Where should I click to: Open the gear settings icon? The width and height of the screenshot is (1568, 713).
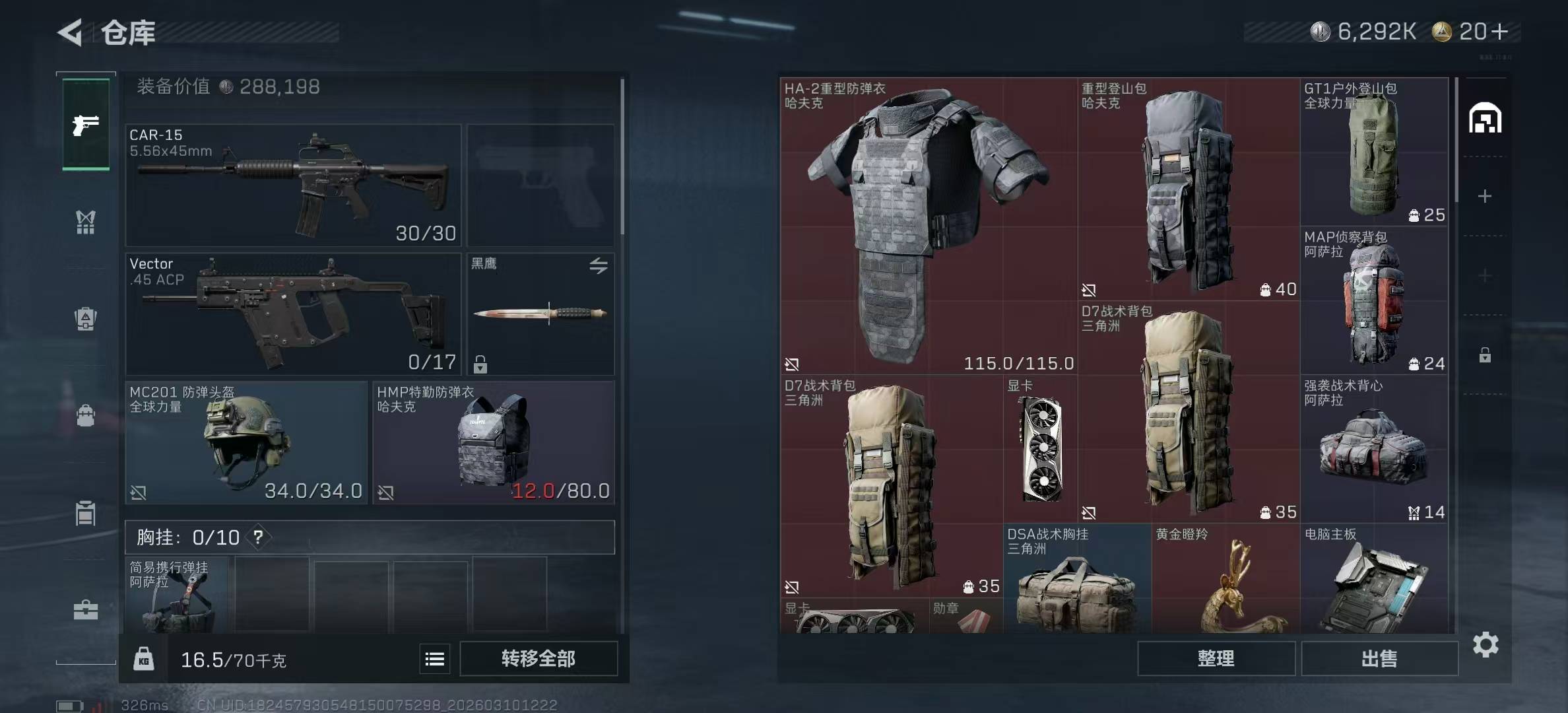[x=1486, y=644]
